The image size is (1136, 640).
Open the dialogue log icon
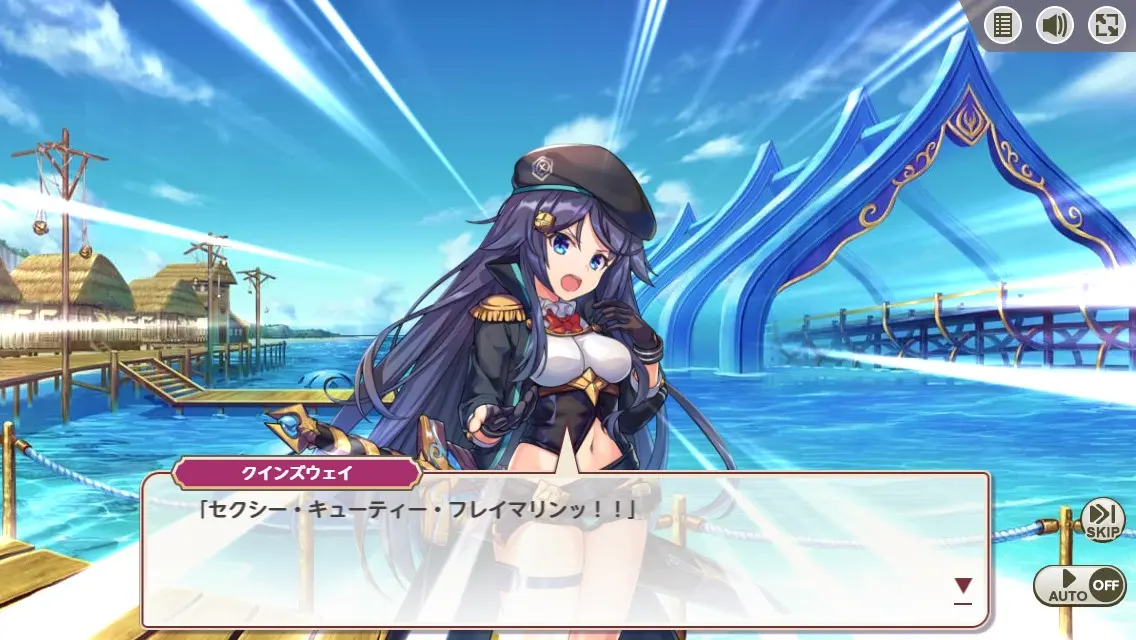click(x=1003, y=26)
